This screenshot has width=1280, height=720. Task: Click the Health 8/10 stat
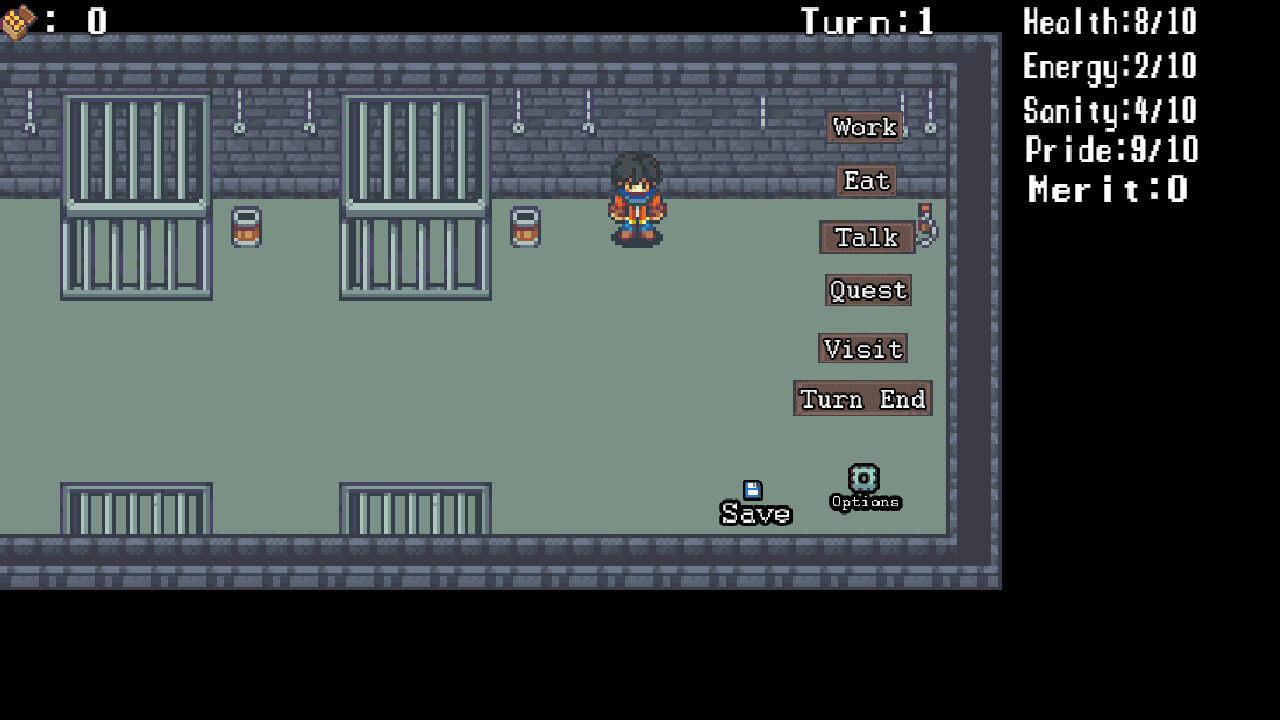[1108, 23]
